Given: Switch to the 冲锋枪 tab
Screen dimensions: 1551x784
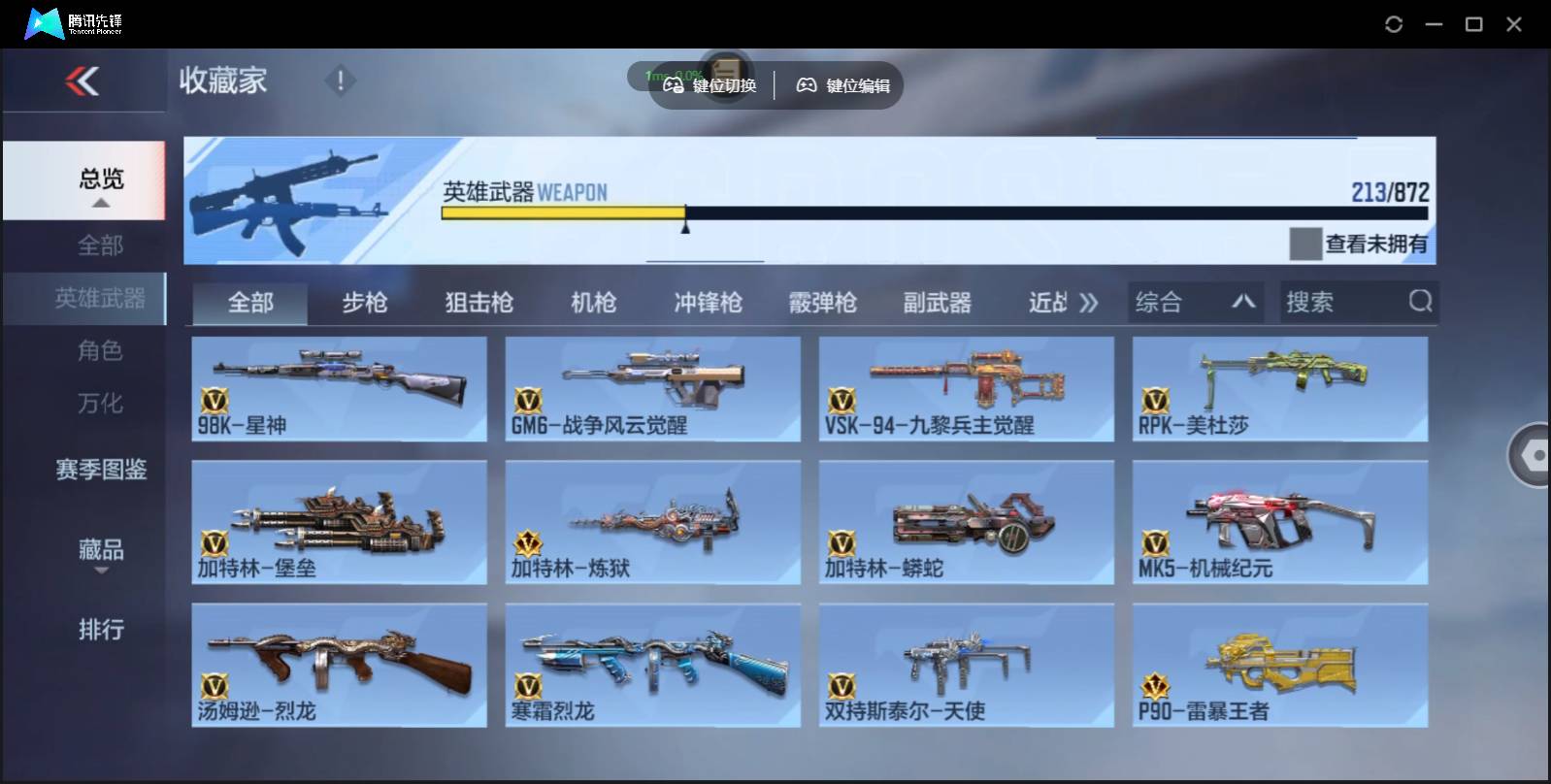Looking at the screenshot, I should tap(706, 302).
